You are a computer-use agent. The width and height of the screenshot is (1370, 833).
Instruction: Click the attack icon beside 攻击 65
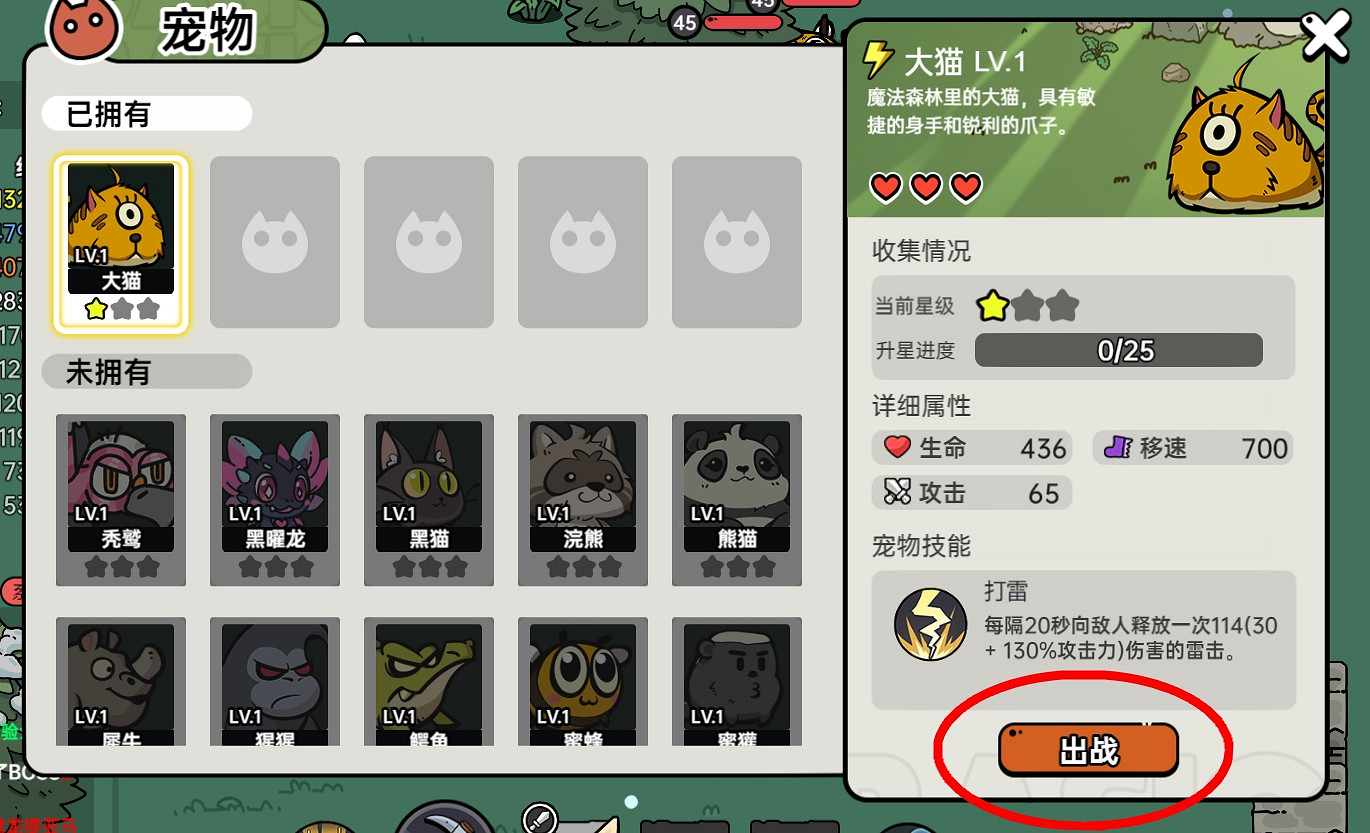[x=899, y=492]
